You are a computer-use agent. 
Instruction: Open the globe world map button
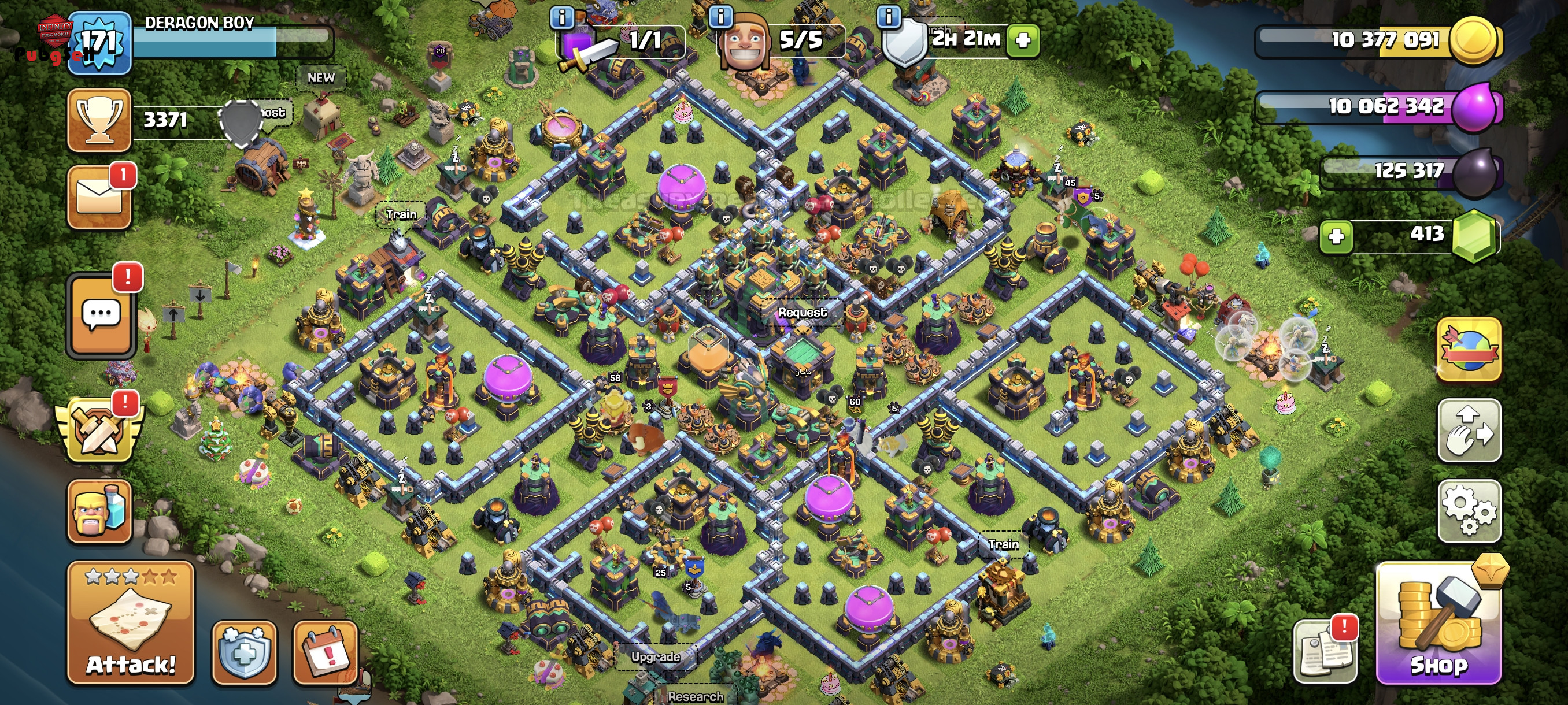click(x=1469, y=349)
